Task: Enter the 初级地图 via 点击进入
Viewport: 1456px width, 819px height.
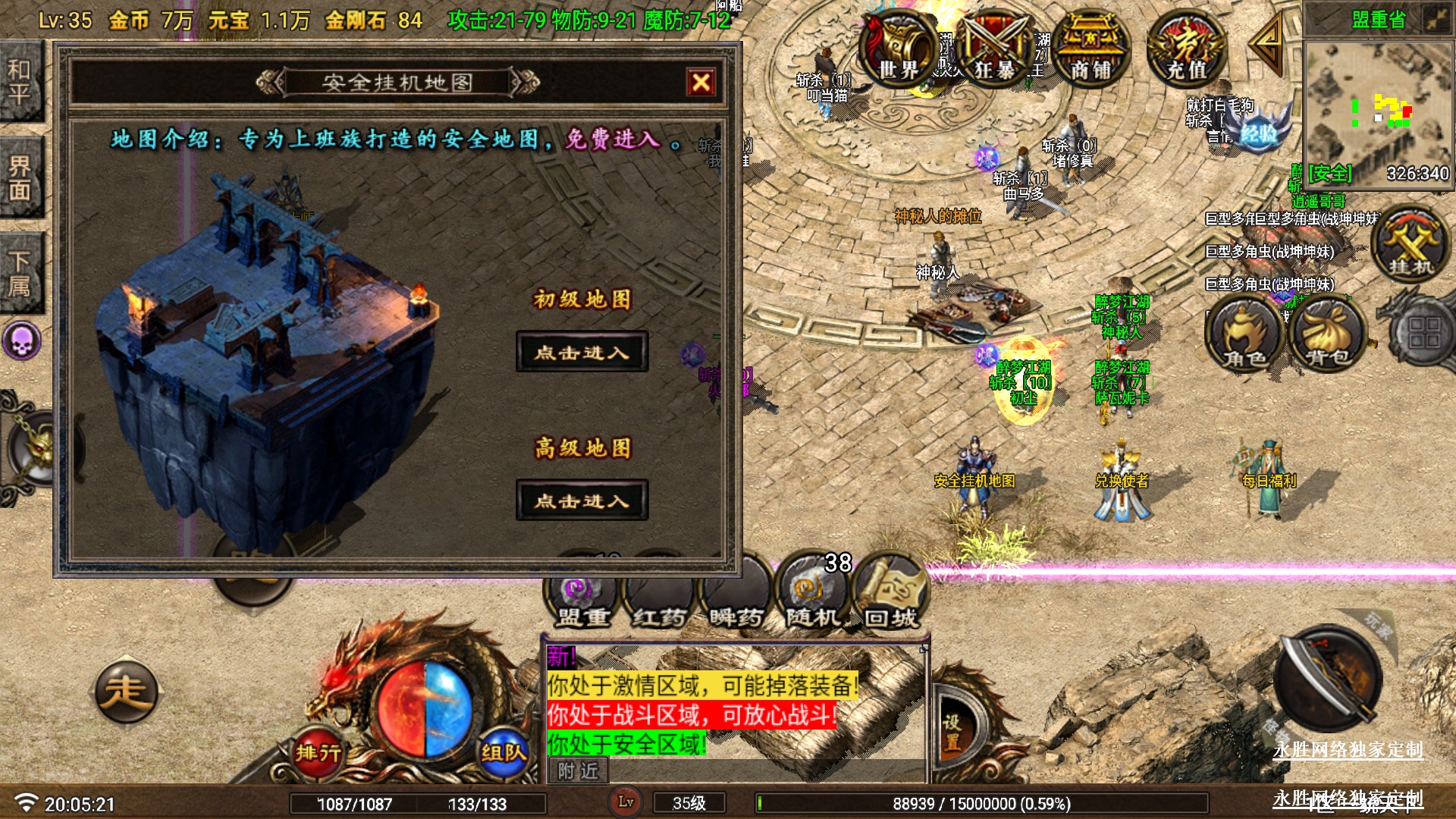Action: (582, 352)
